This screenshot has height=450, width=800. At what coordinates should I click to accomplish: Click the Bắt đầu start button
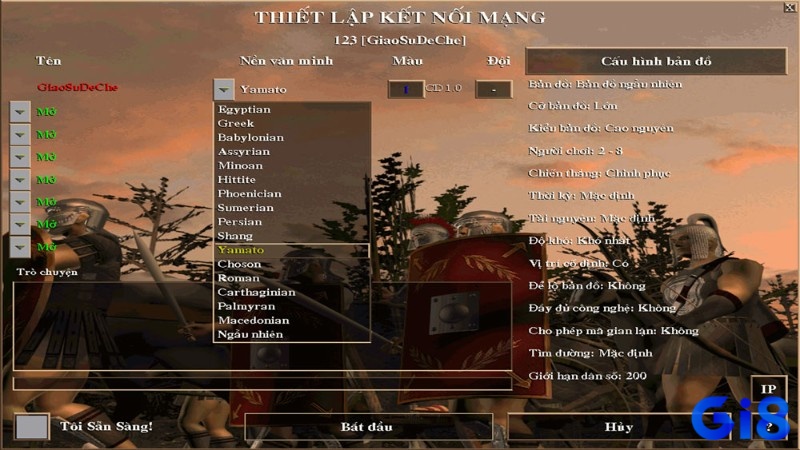click(367, 427)
